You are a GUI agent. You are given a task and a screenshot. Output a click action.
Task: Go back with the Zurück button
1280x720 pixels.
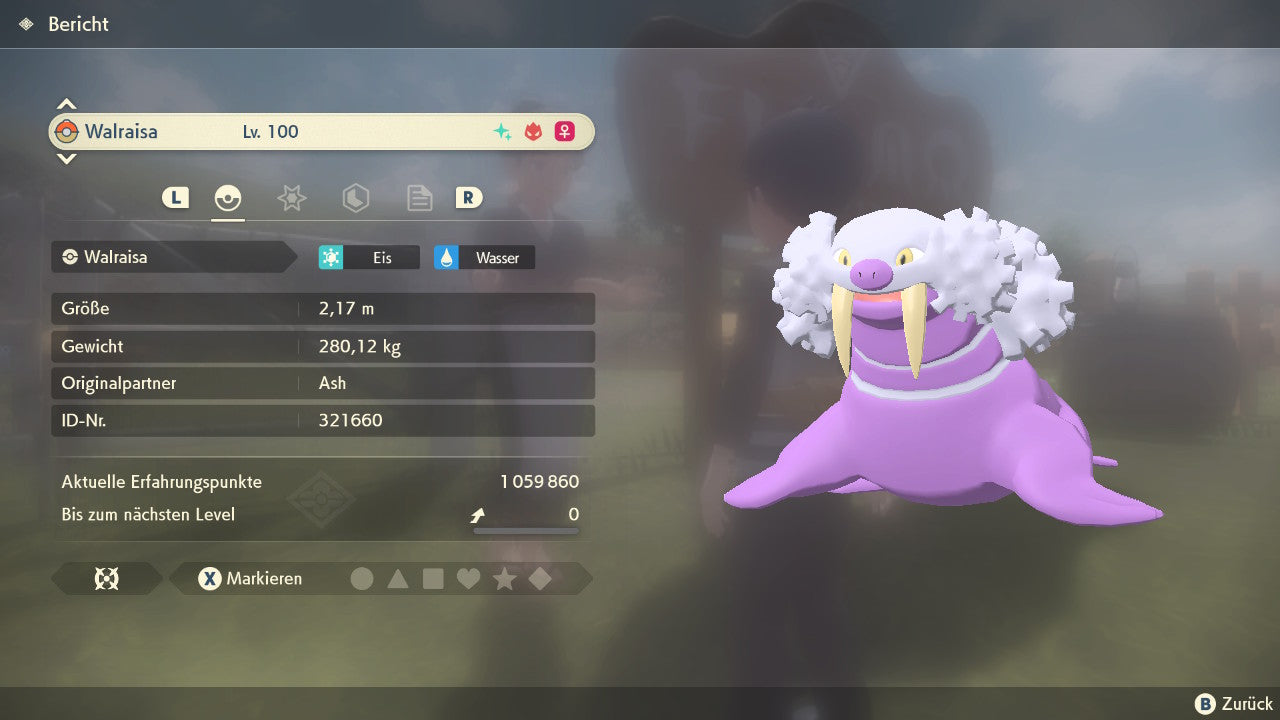click(1233, 703)
